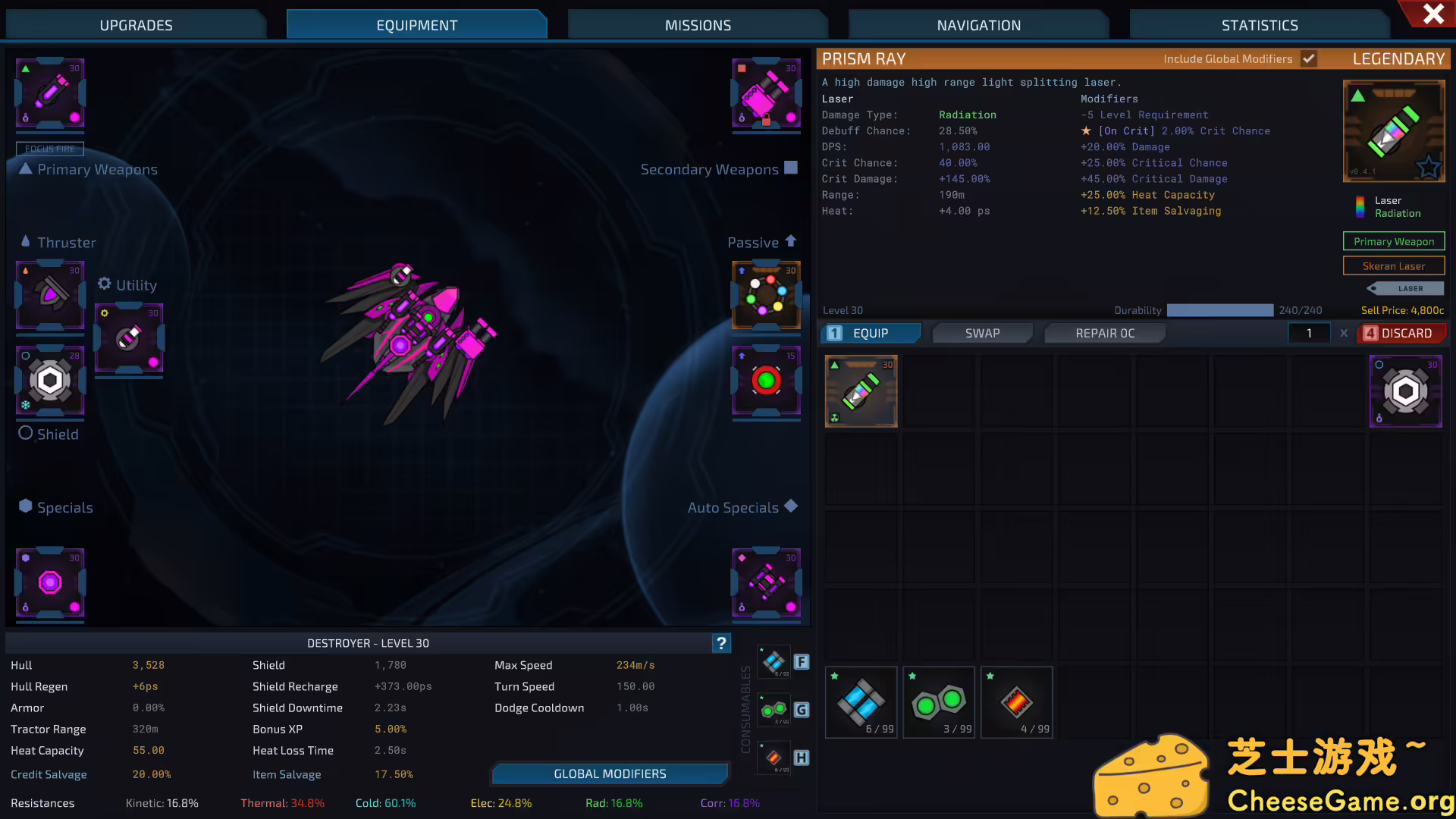This screenshot has width=1456, height=819.
Task: Select the equipped Secondary Weapon icon
Action: tap(766, 93)
